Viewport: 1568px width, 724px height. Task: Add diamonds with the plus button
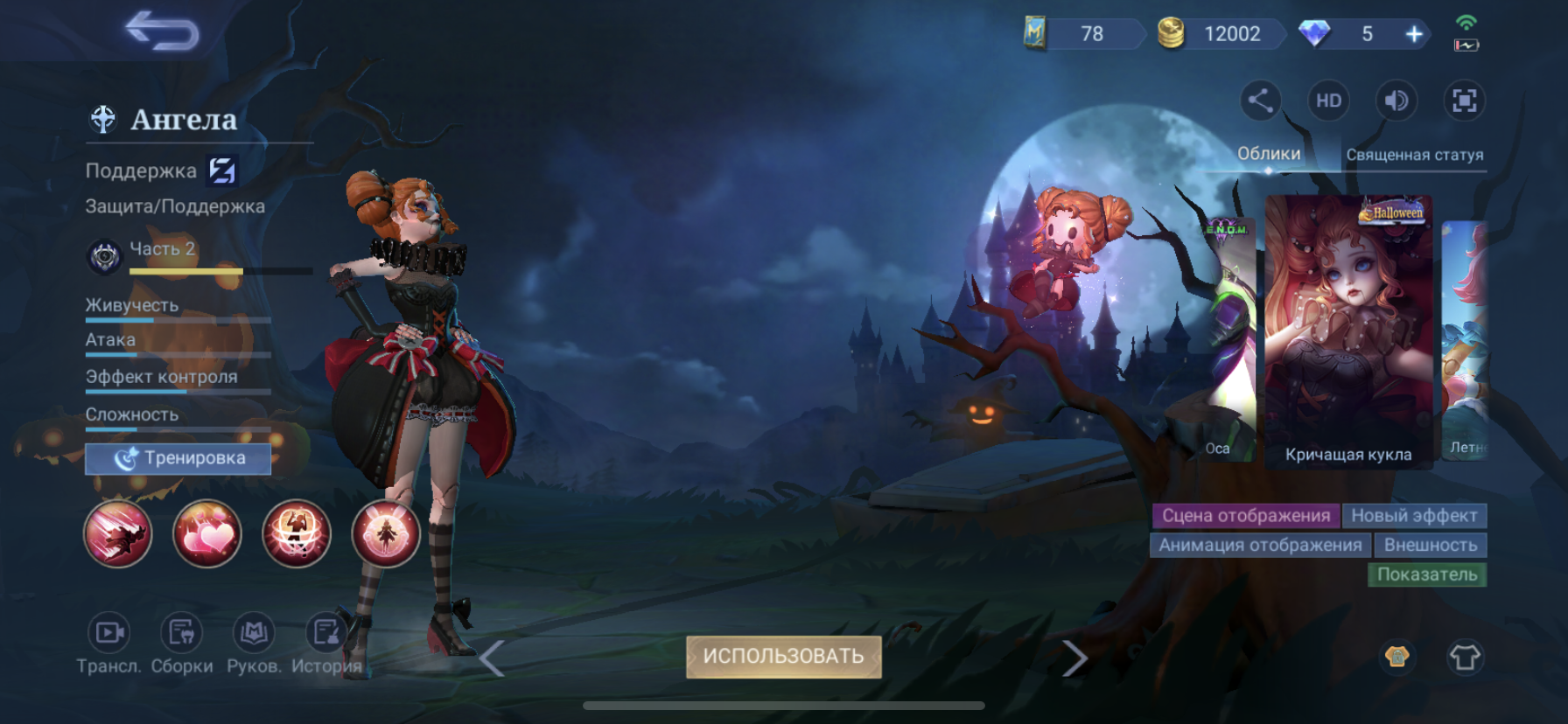tap(1414, 34)
